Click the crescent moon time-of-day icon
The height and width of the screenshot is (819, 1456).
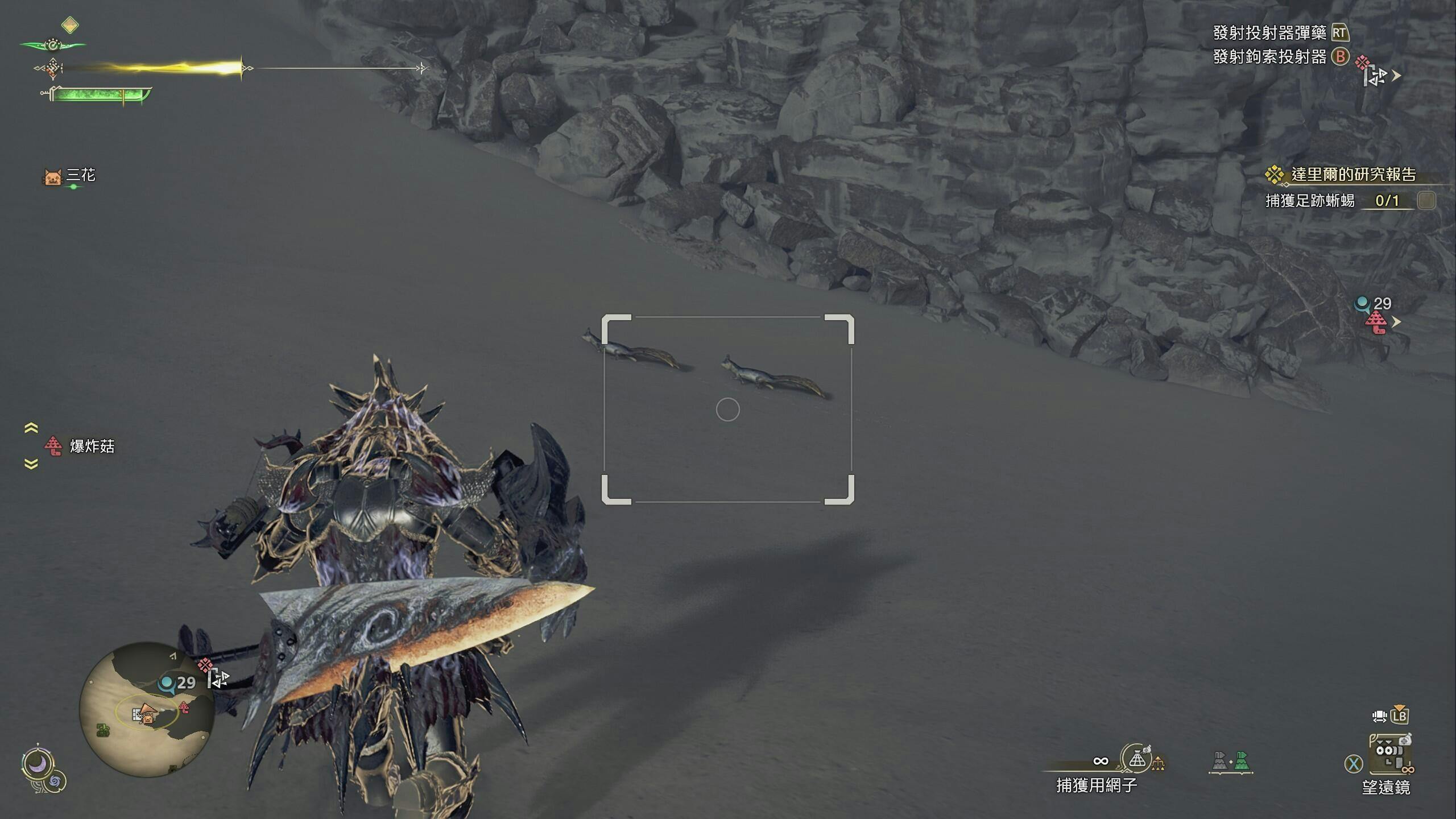(38, 765)
